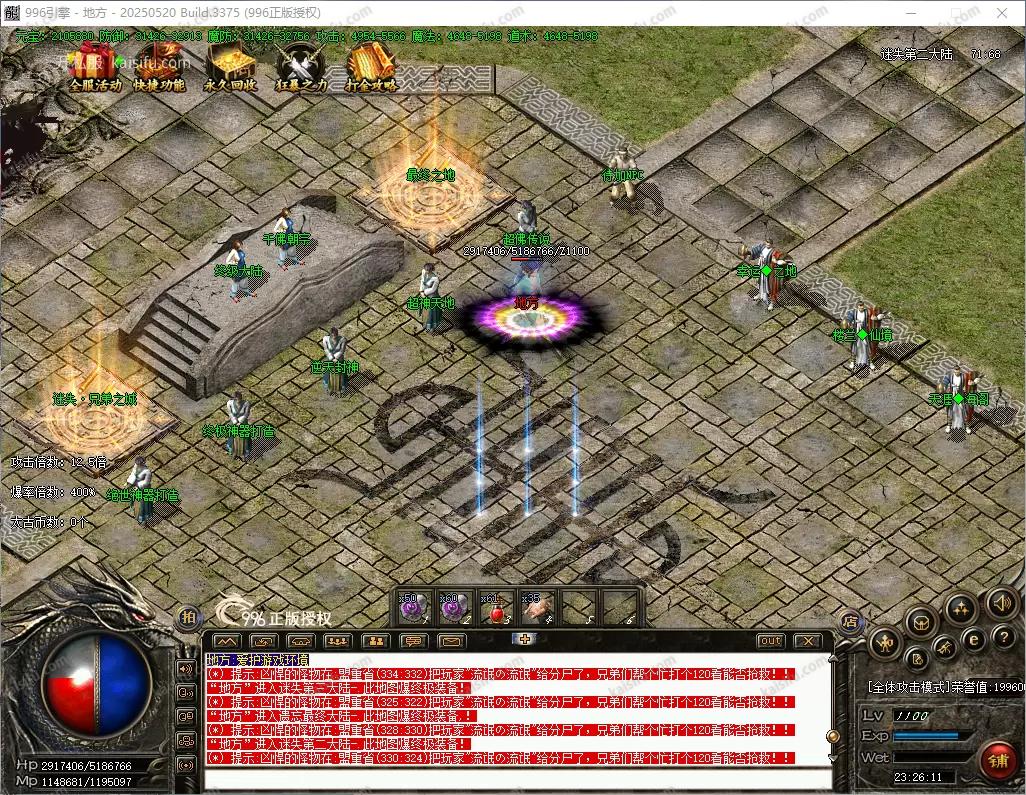
Task: Open the question mark help button
Action: pos(1002,638)
